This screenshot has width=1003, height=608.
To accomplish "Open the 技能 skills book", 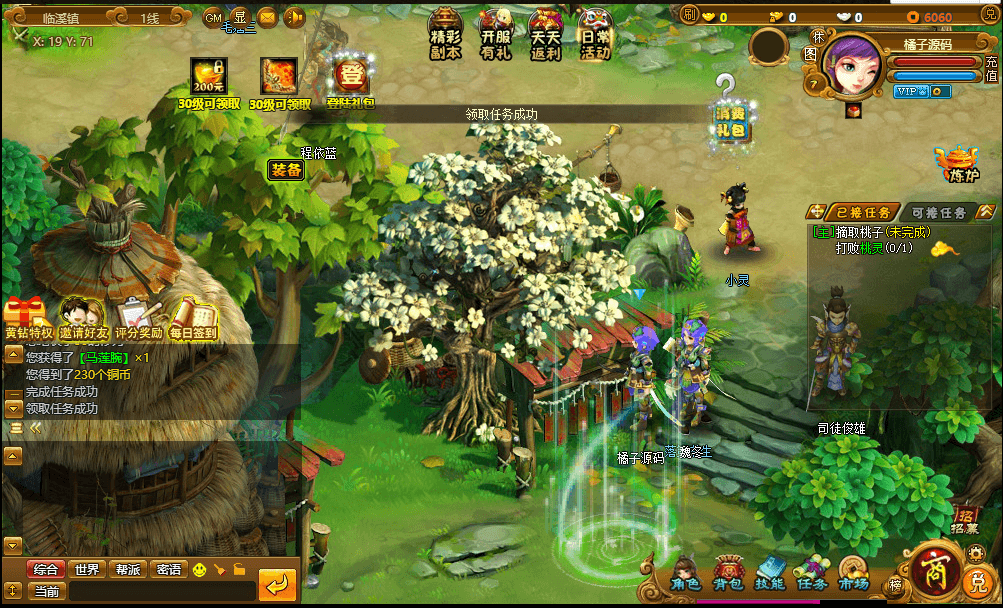I will point(769,575).
